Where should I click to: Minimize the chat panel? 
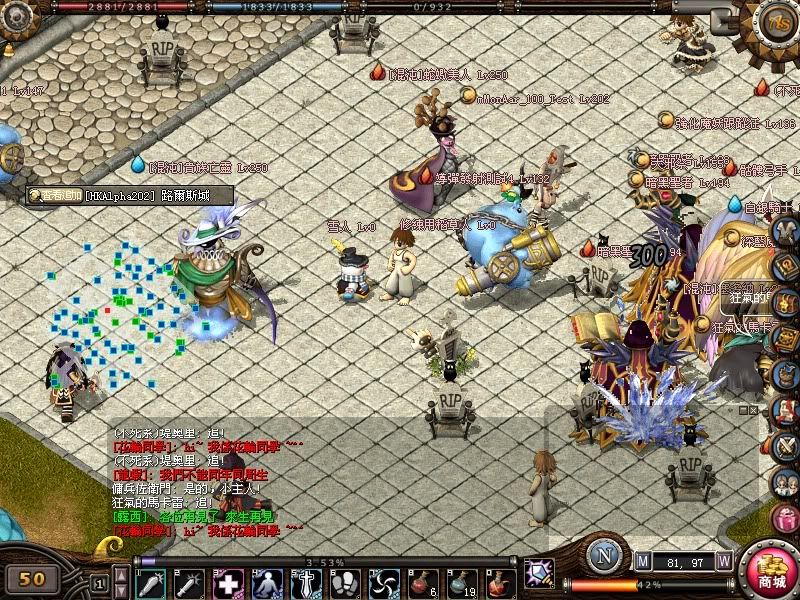coord(741,410)
